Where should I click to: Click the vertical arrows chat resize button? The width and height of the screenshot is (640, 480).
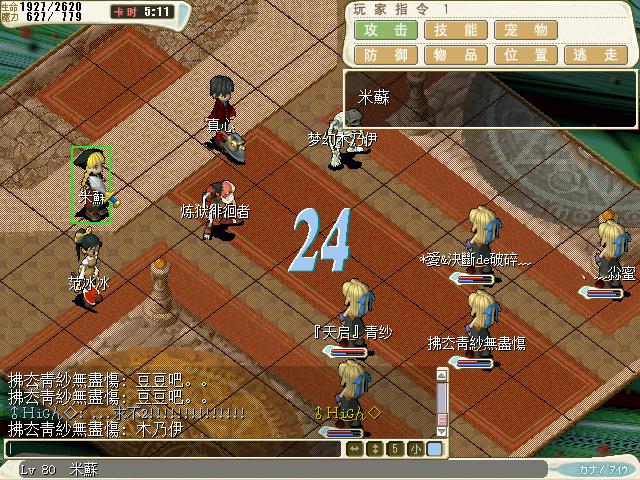[x=375, y=449]
